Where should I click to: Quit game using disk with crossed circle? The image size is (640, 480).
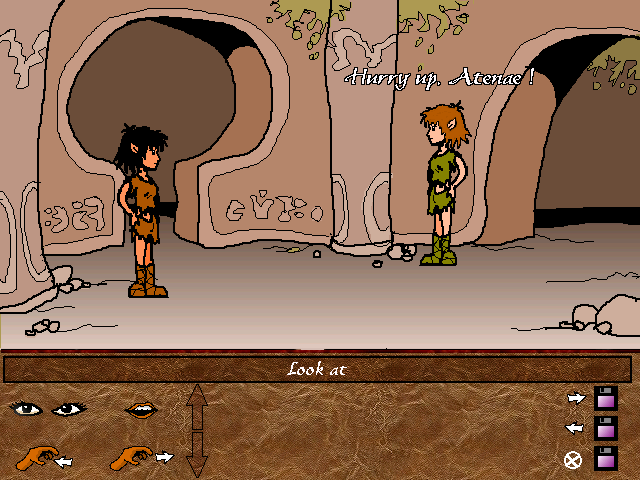click(604, 459)
